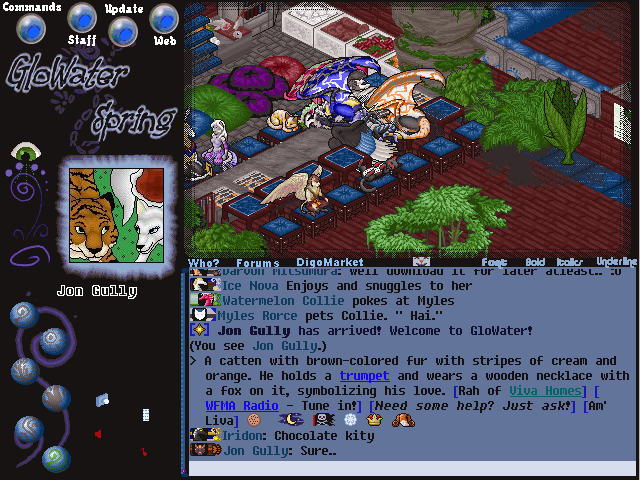Toggle Bold text formatting
The width and height of the screenshot is (640, 480).
coord(535,263)
